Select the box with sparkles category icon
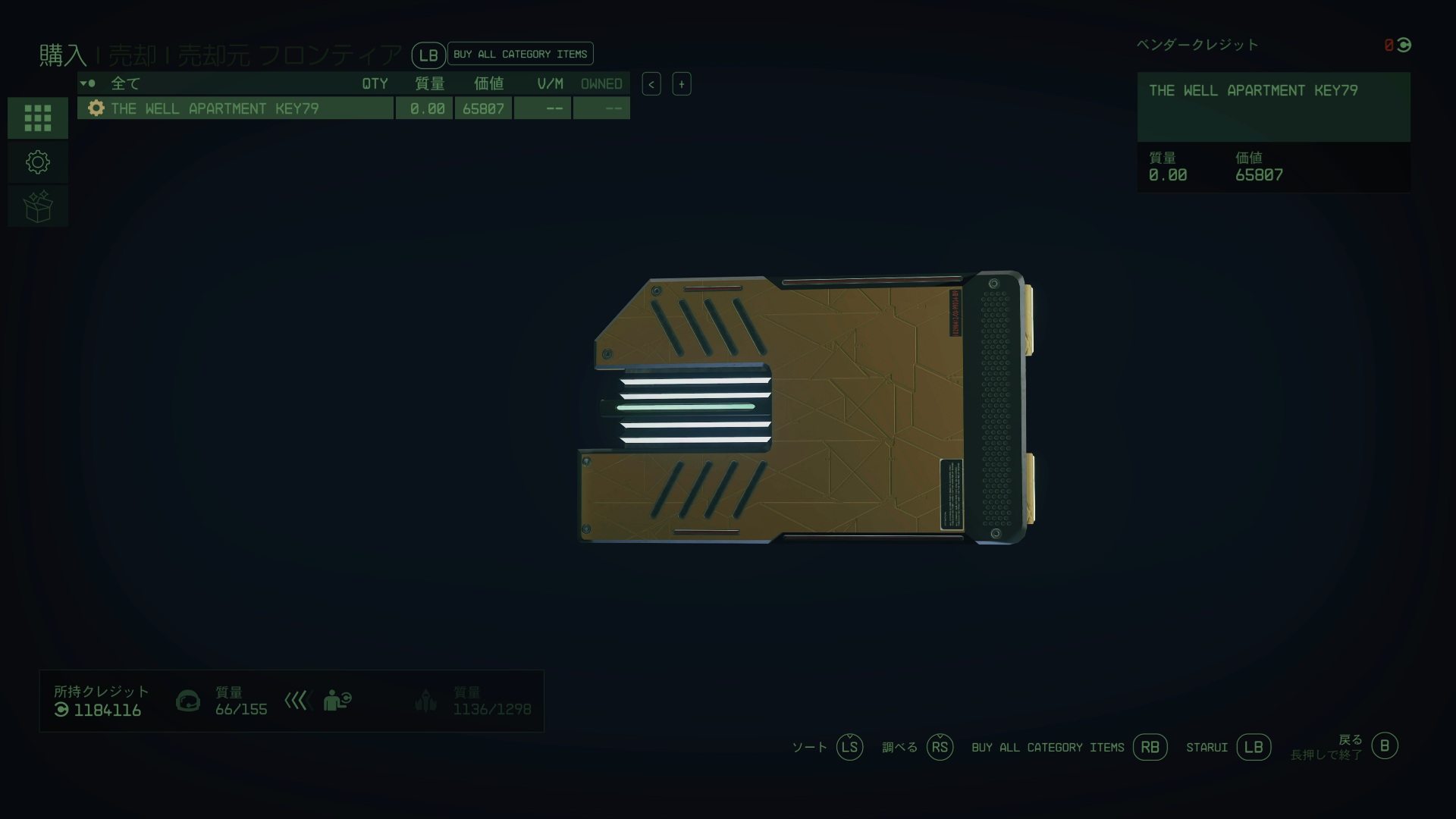 (38, 206)
